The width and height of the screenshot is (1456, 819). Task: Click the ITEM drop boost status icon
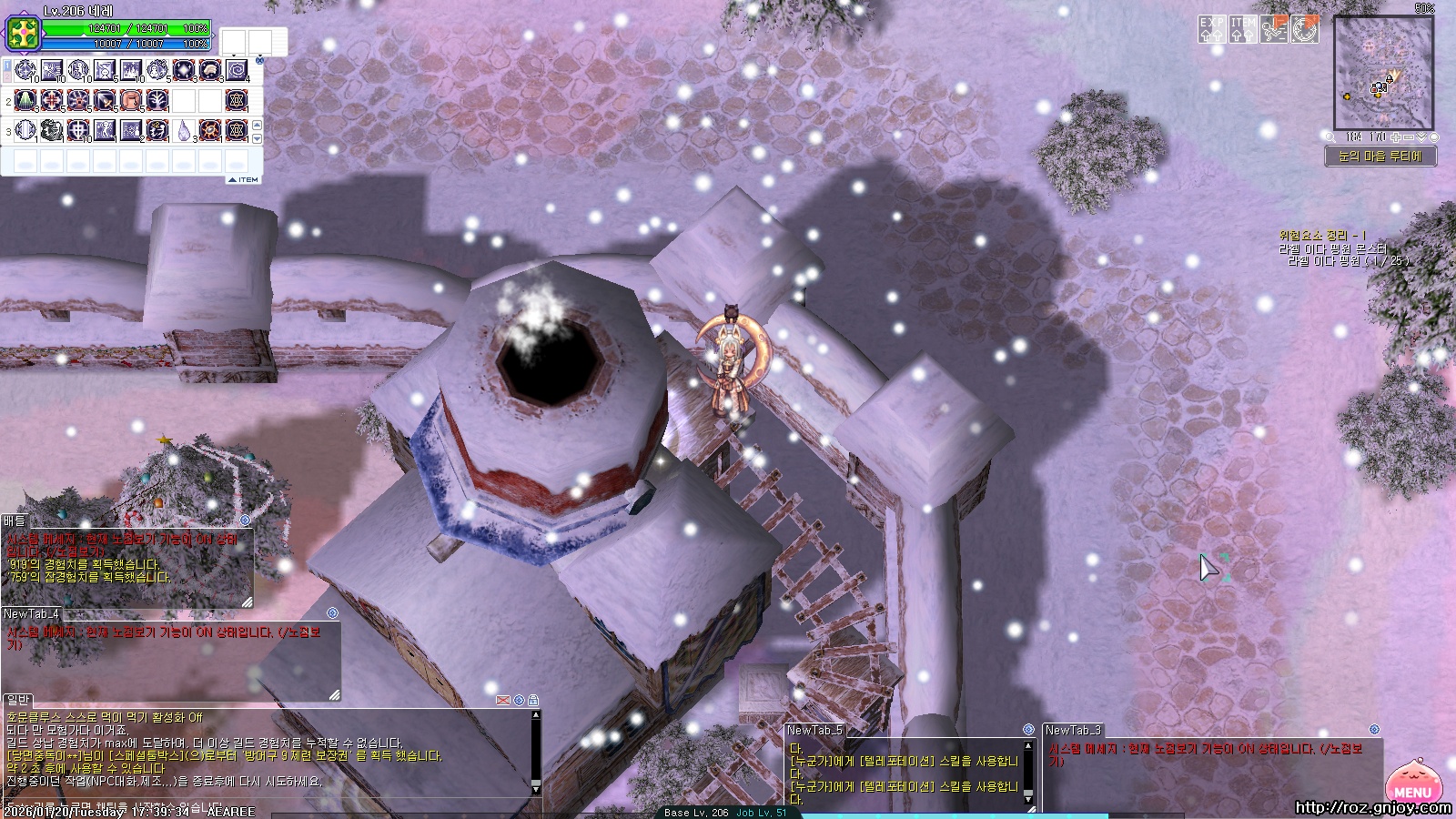point(1242,29)
